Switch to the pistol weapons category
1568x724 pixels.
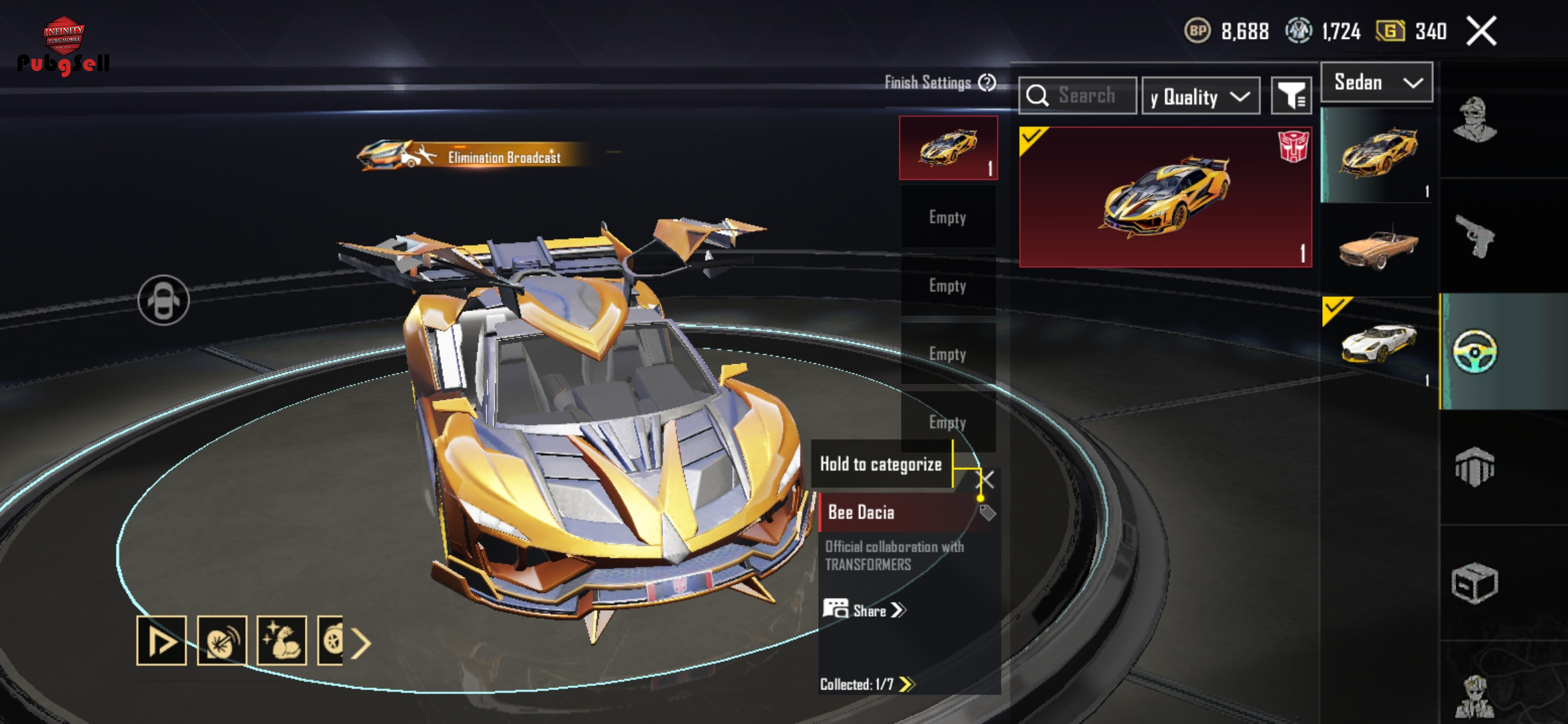(1475, 236)
